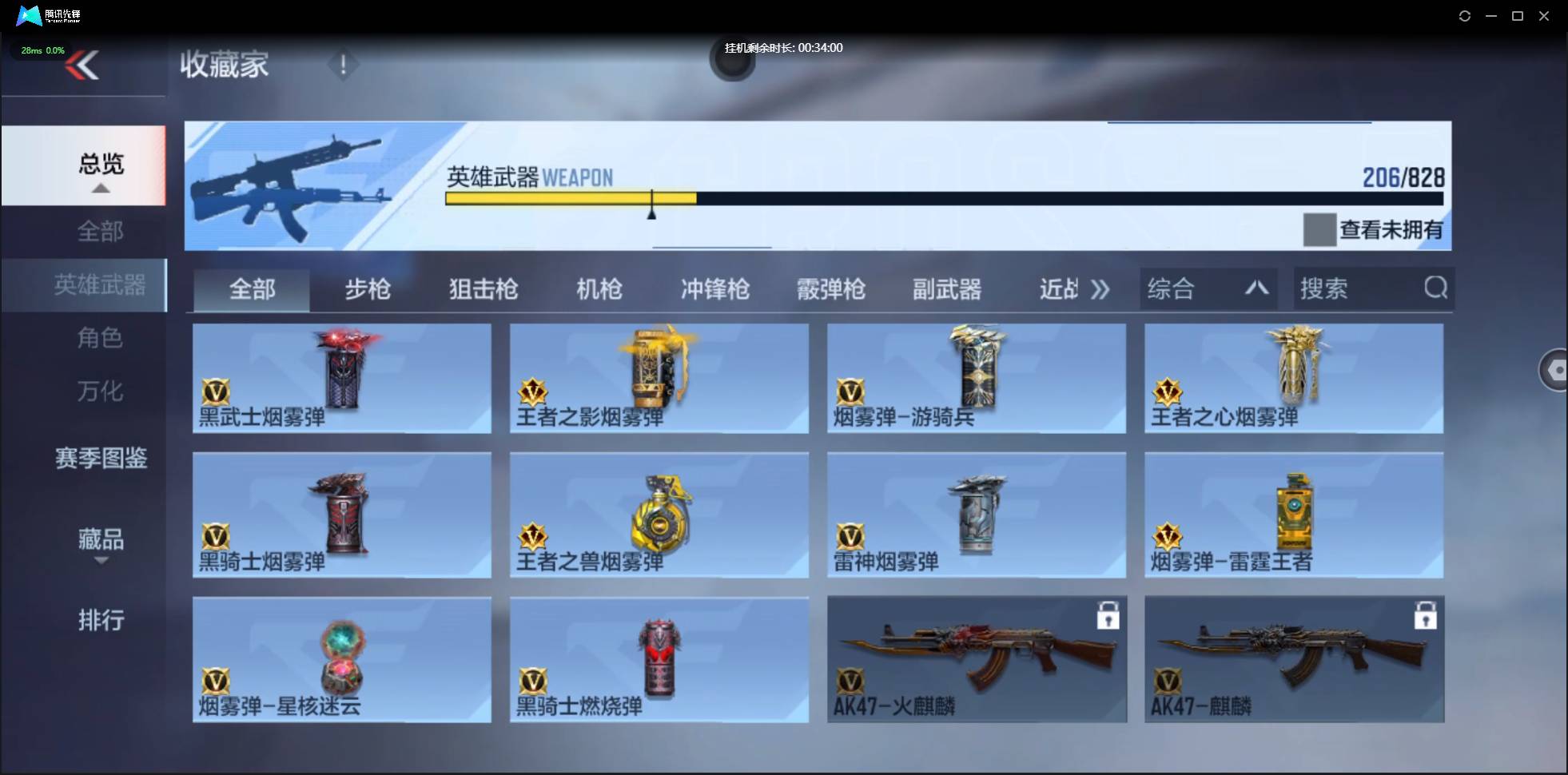Viewport: 1568px width, 775px height.
Task: Collapse the 综合 sort order dropdown
Action: [1256, 288]
